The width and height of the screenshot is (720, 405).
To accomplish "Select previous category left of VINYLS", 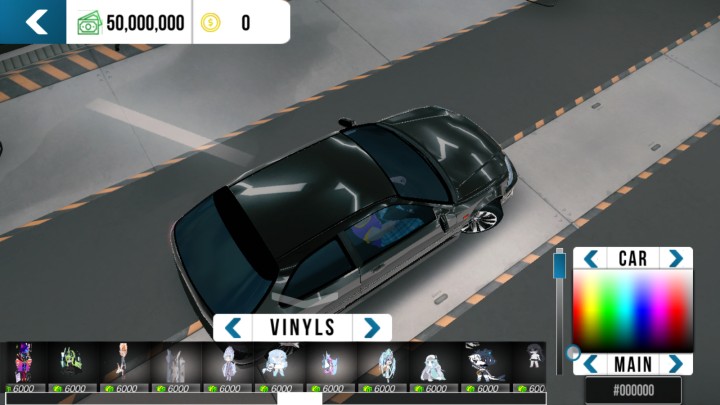I will pyautogui.click(x=233, y=328).
